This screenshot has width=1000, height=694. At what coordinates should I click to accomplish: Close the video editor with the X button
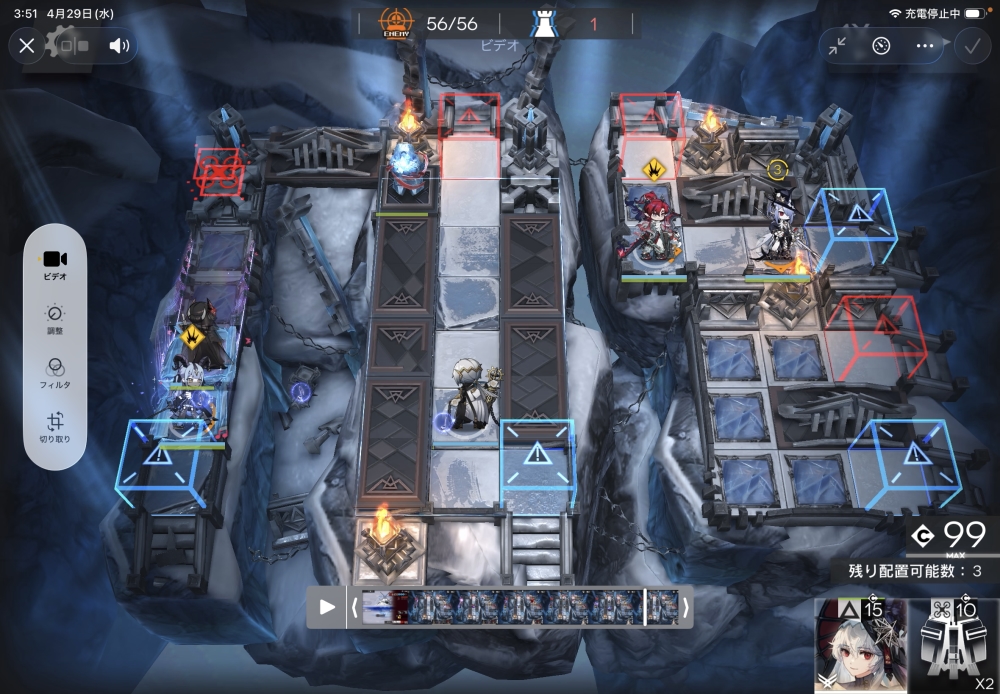coord(27,45)
